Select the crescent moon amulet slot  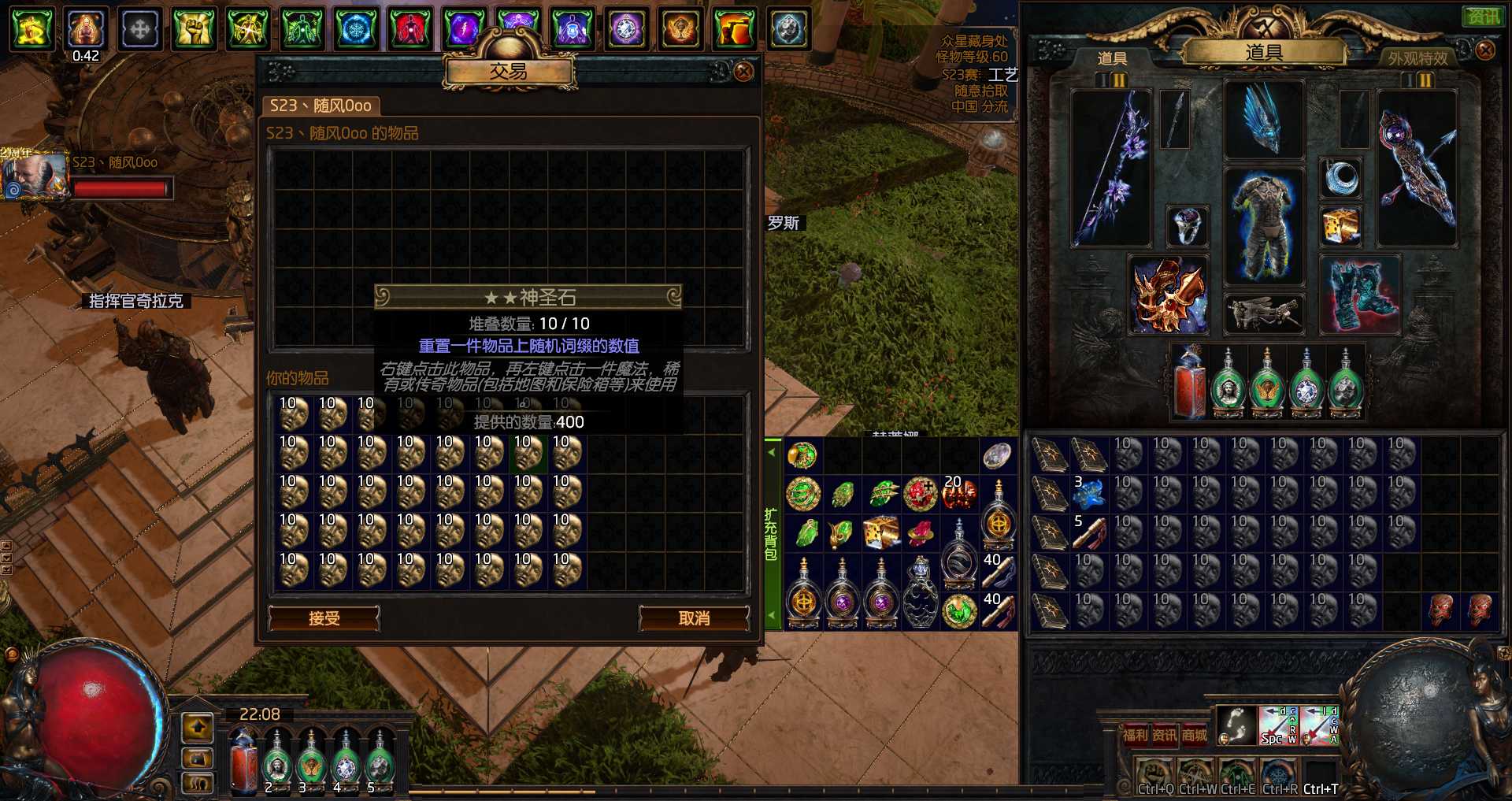click(1340, 178)
